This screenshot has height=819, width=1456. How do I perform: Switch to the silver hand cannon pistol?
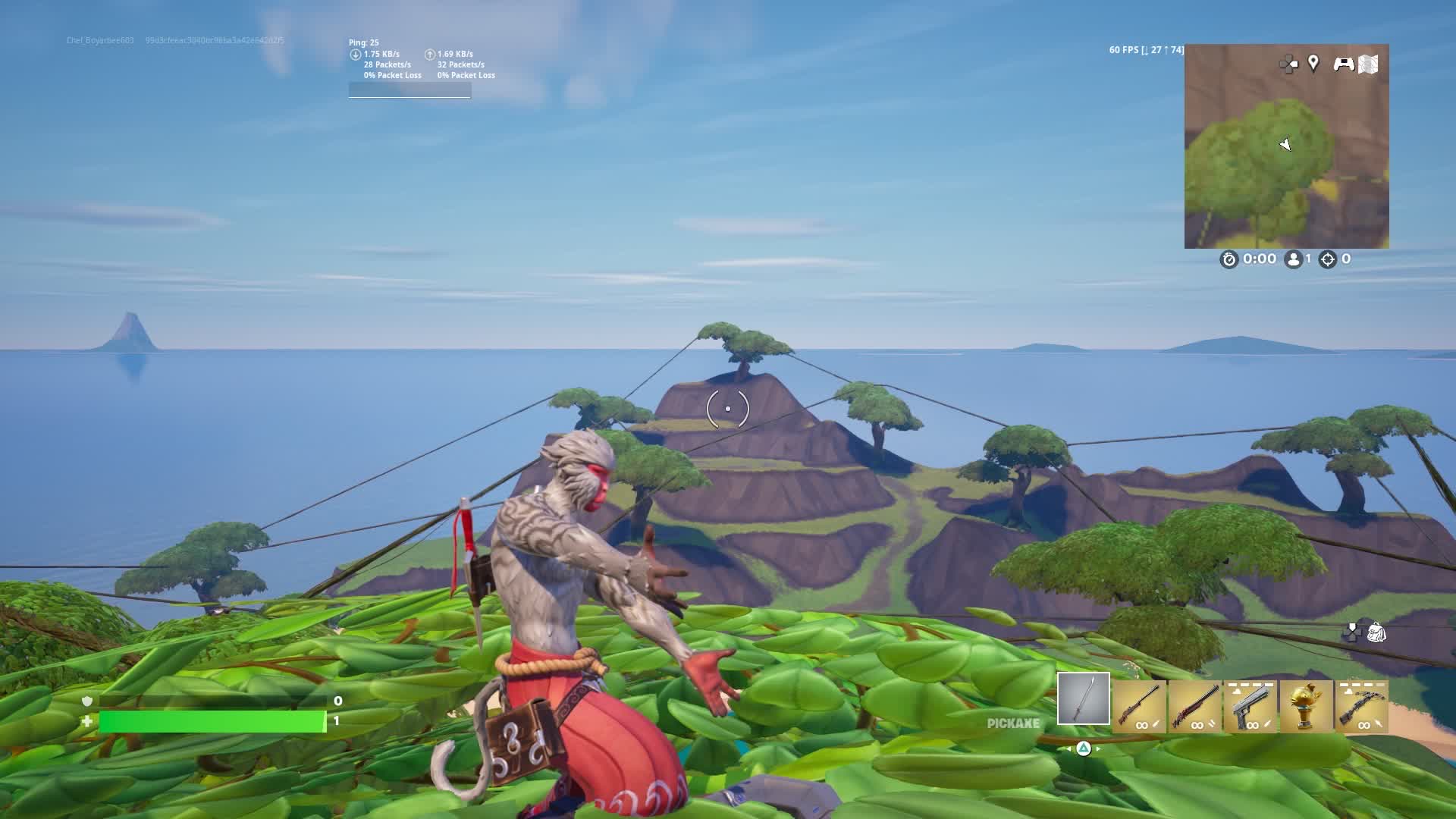[1250, 706]
